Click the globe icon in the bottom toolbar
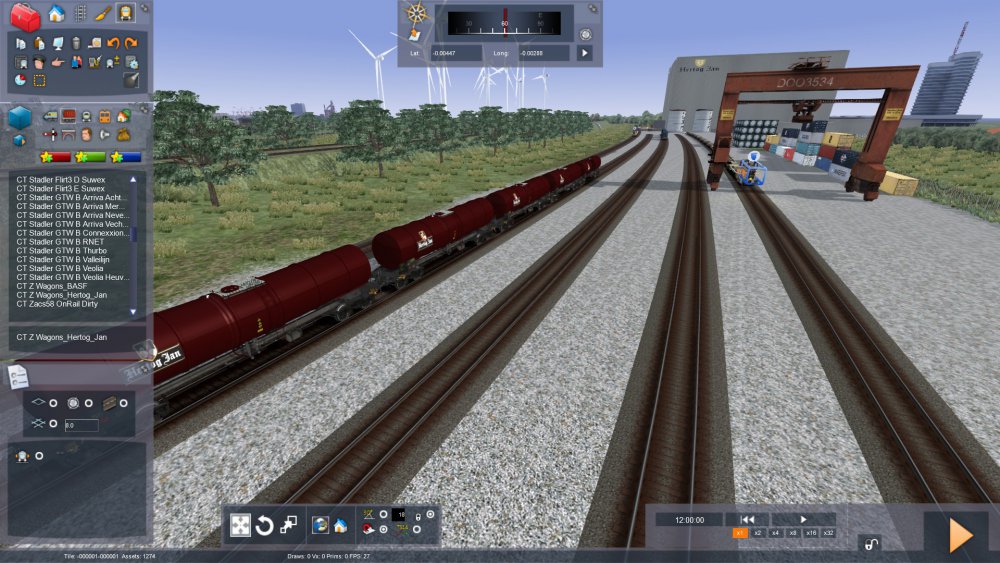This screenshot has width=1000, height=563. click(x=320, y=524)
